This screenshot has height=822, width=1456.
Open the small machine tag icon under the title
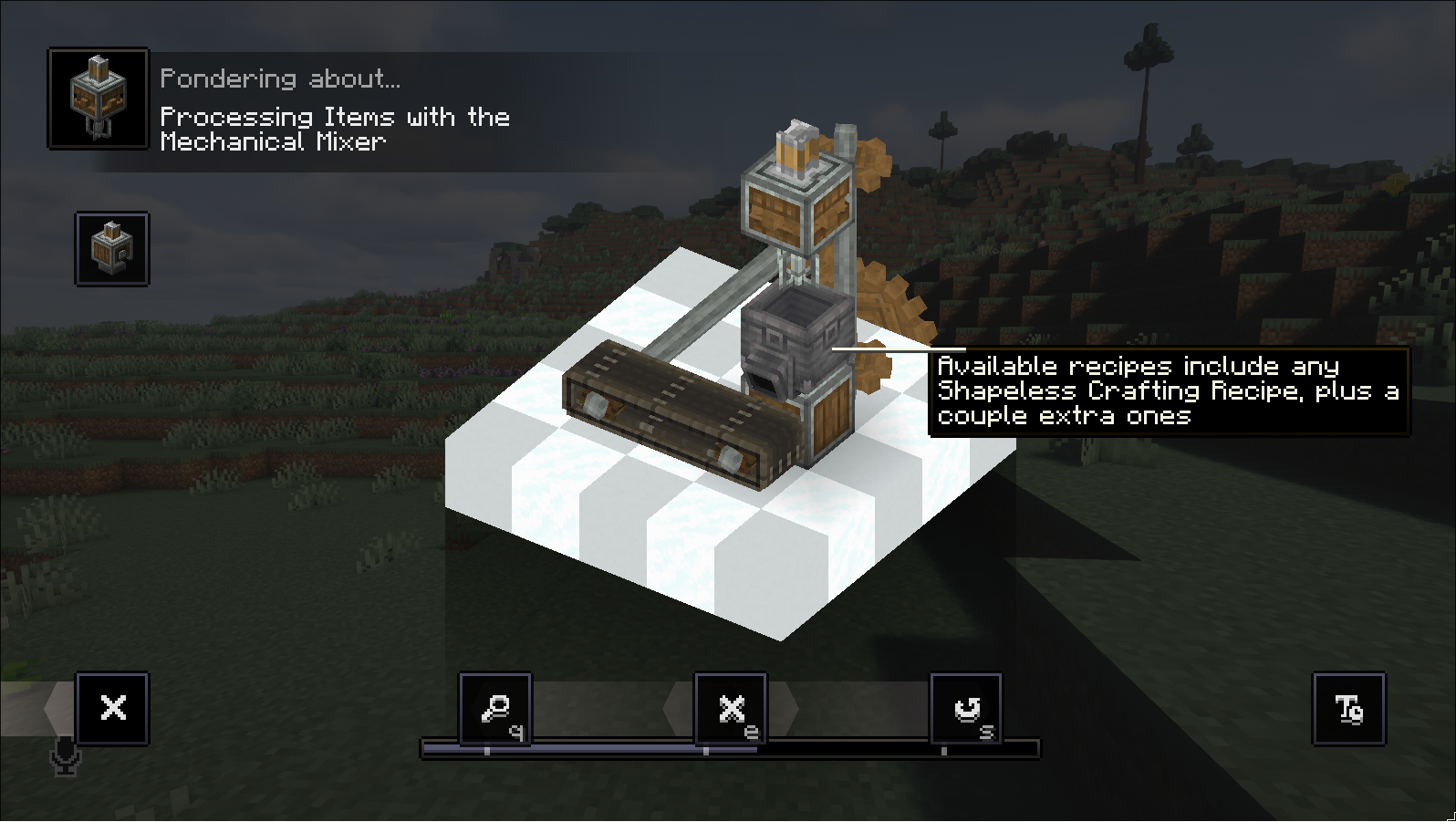[x=112, y=249]
